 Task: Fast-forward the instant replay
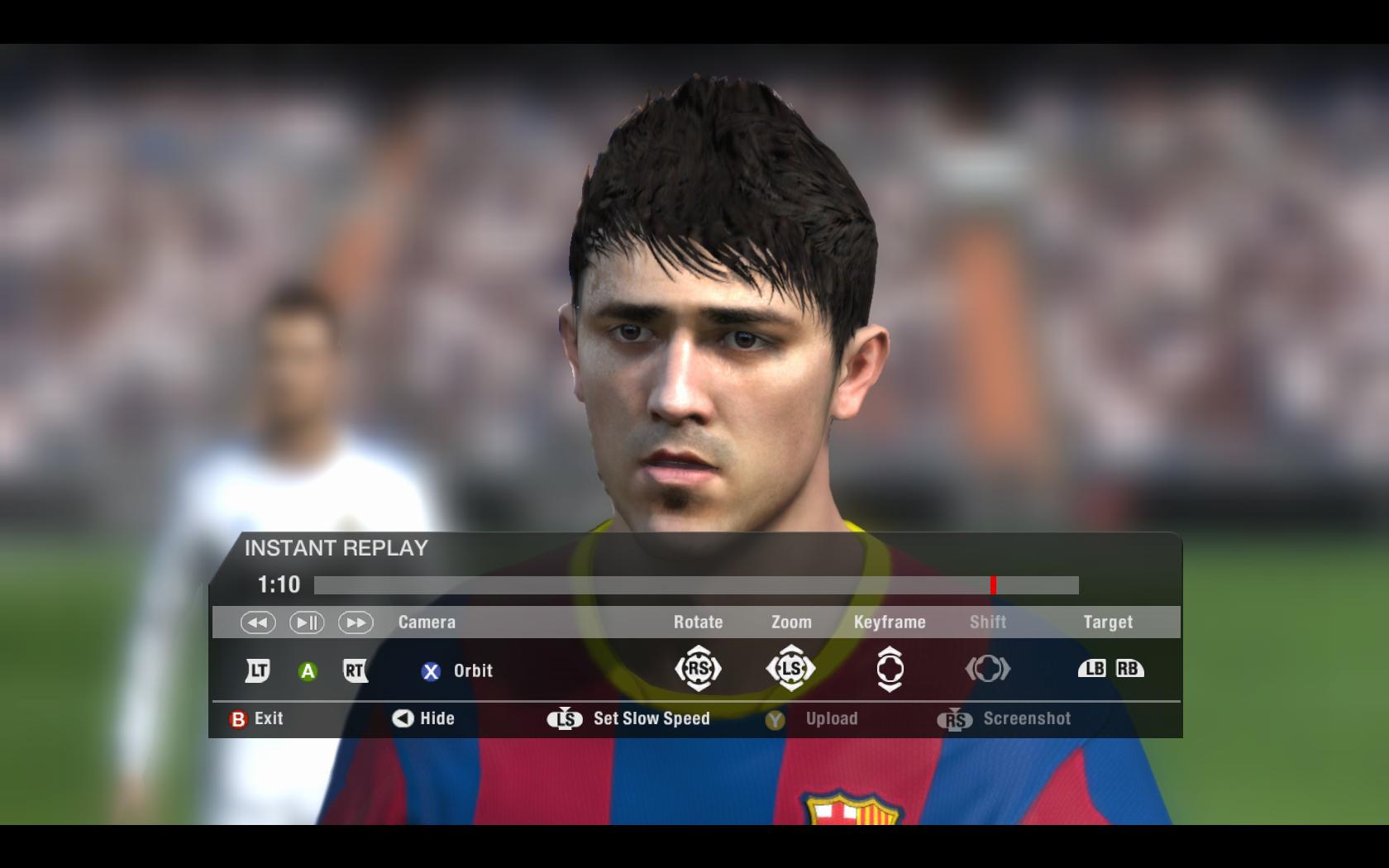click(356, 622)
